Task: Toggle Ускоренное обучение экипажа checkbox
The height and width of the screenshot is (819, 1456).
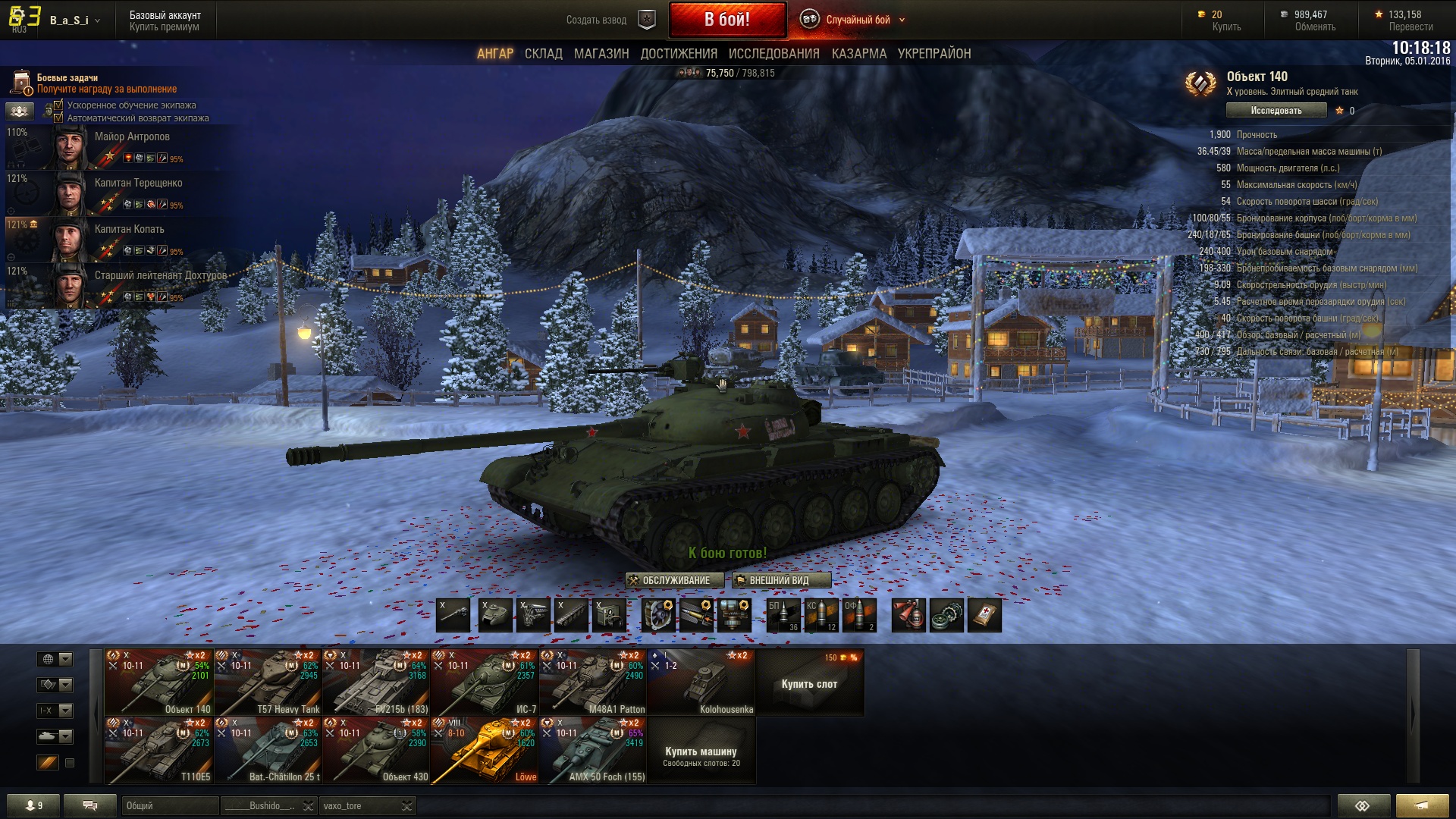Action: (58, 105)
